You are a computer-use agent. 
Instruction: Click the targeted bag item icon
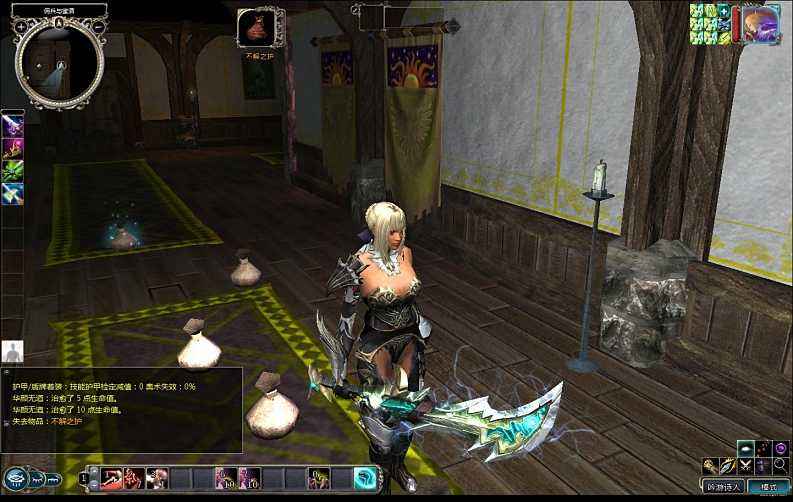(255, 27)
